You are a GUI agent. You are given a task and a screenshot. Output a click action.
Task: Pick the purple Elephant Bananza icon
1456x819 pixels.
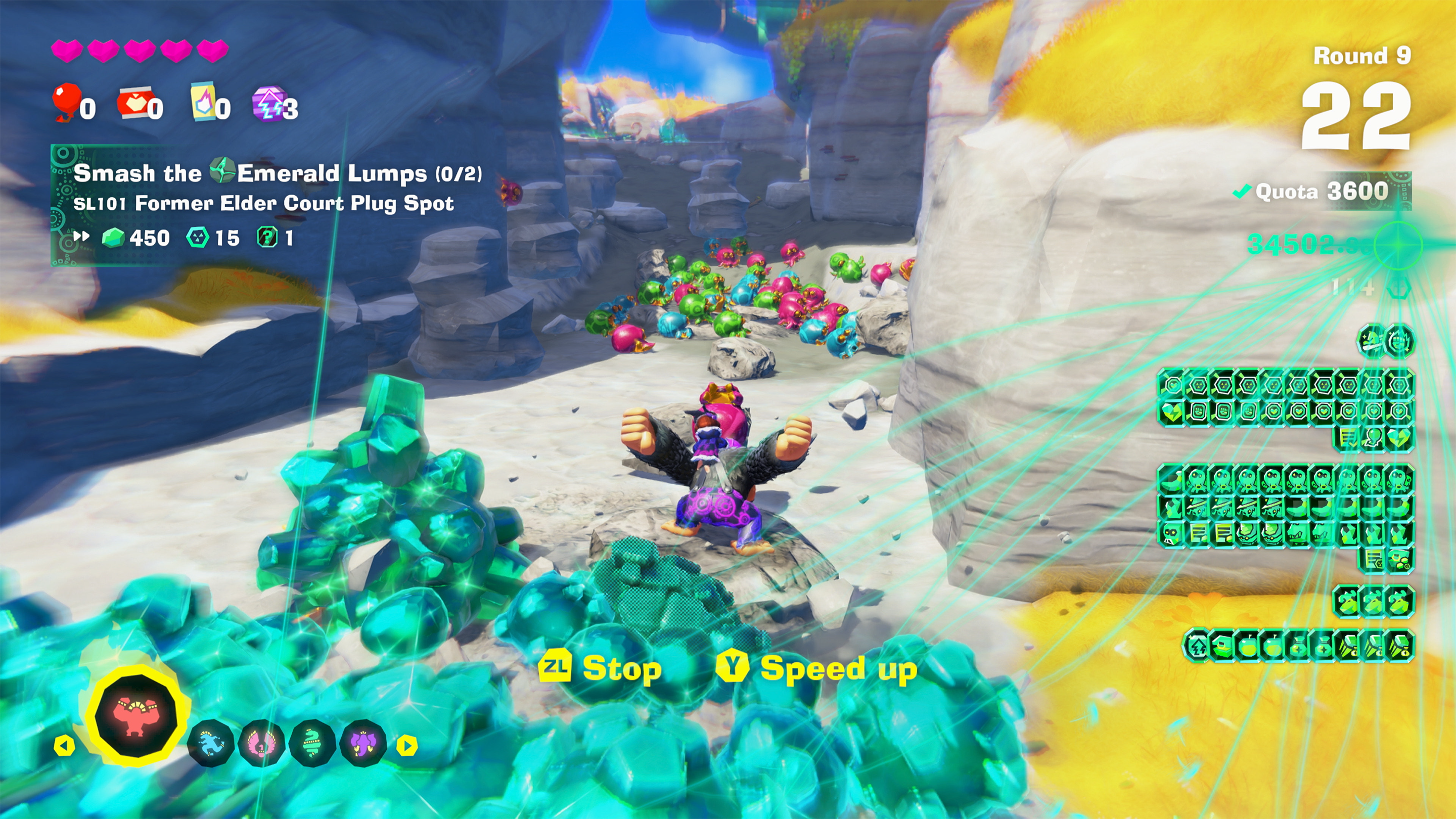(x=363, y=743)
